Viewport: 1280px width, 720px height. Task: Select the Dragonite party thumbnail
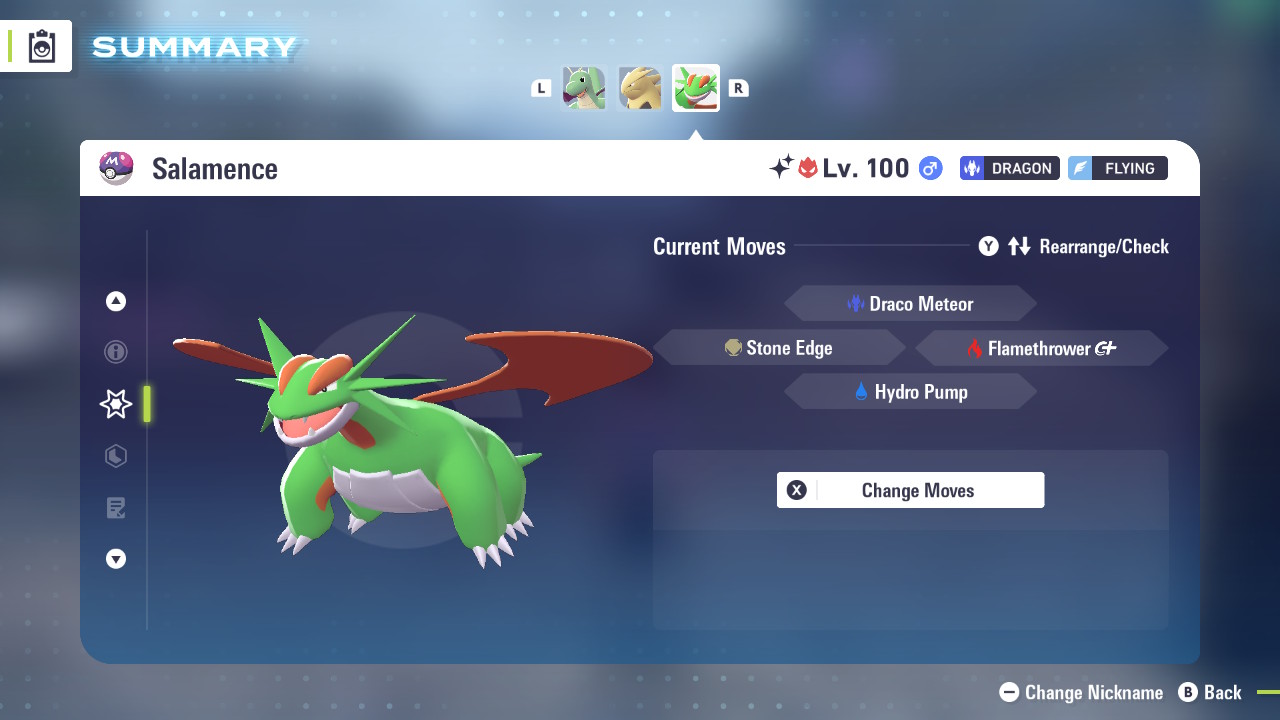coord(584,88)
